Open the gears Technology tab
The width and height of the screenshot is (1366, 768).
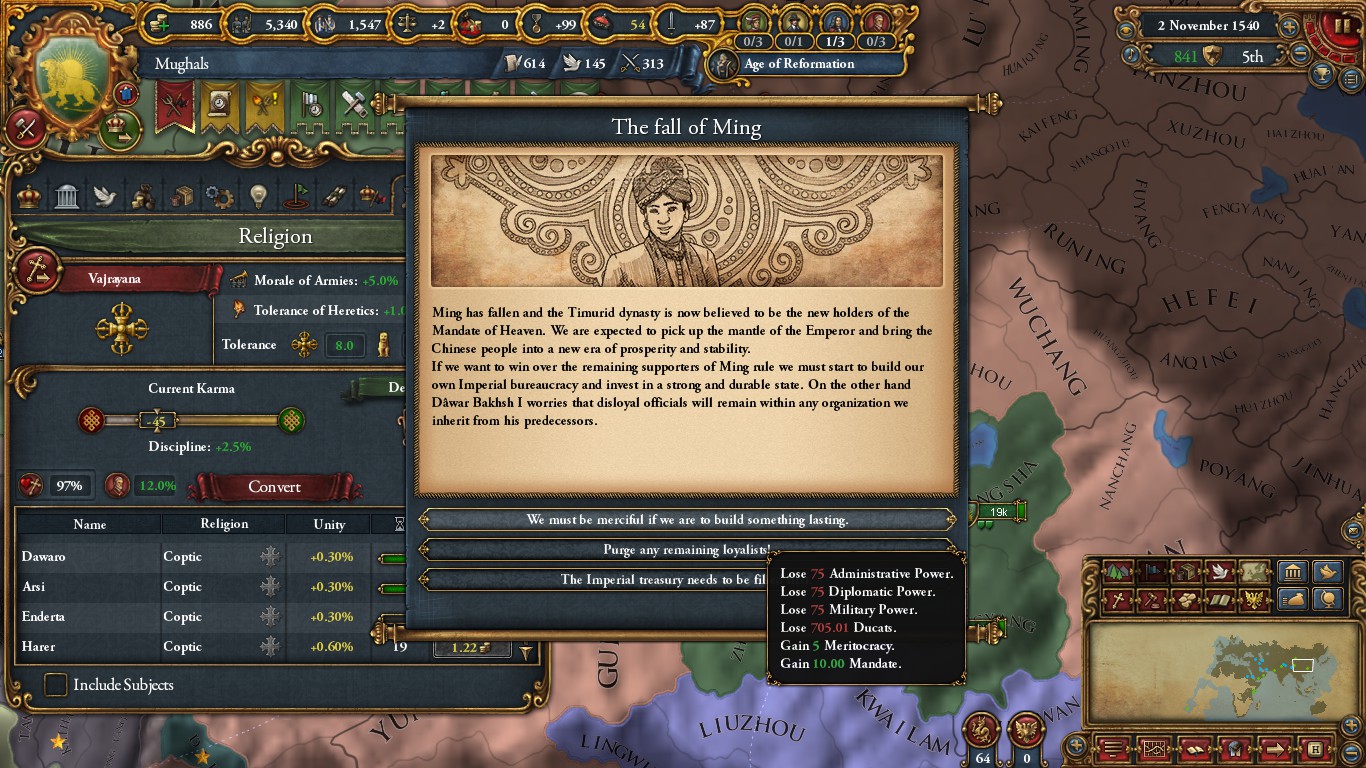(x=219, y=195)
